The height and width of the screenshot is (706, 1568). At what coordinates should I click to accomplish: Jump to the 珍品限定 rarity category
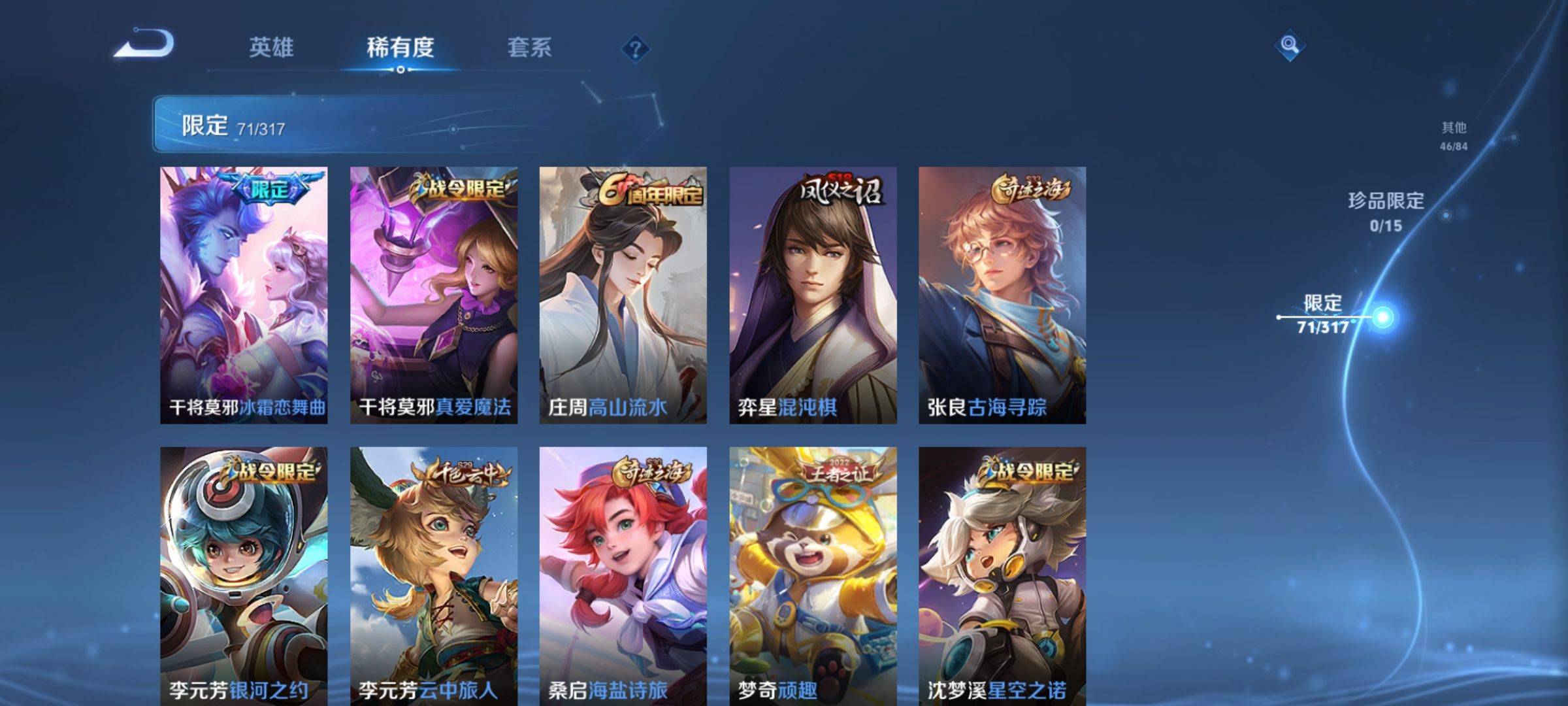point(1386,210)
